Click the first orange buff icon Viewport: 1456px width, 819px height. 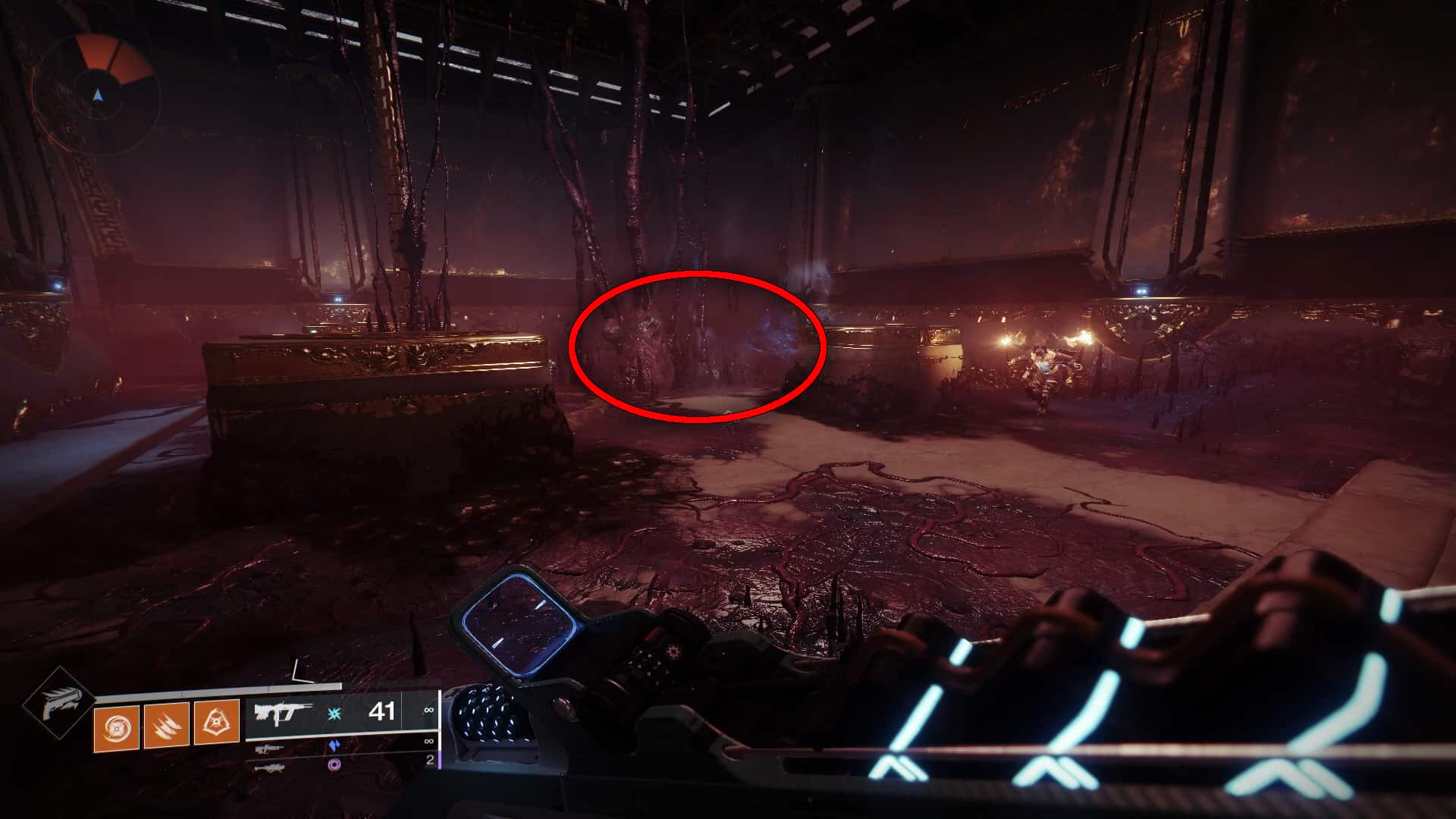[x=116, y=727]
